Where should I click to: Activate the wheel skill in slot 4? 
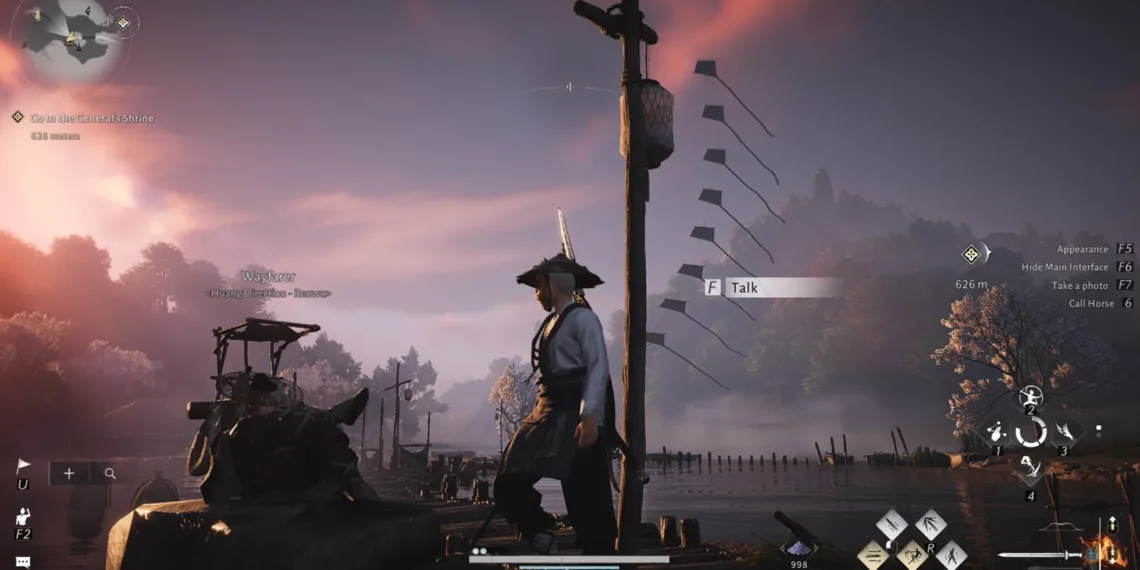tap(1030, 468)
